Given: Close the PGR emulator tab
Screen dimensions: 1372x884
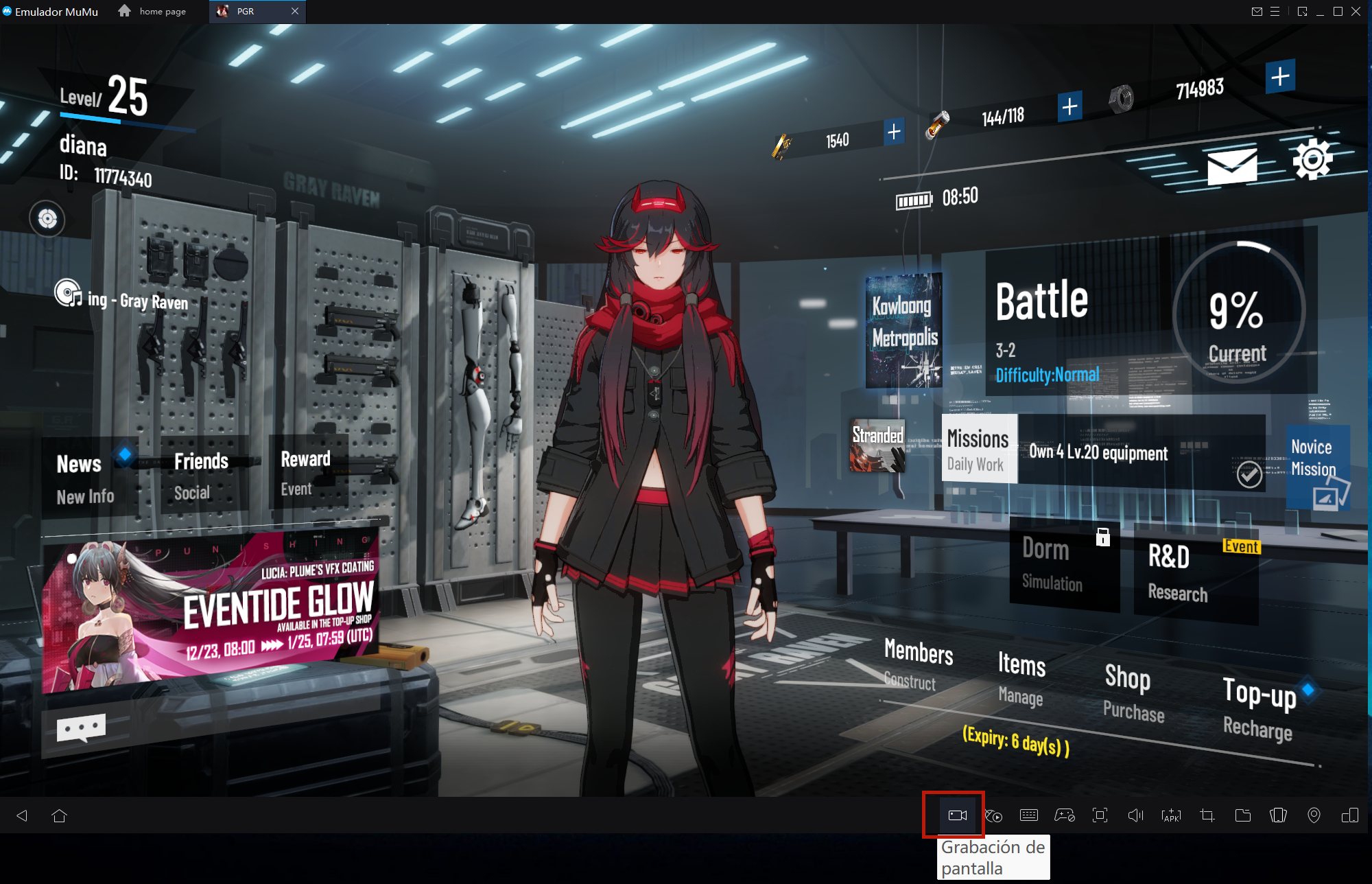Looking at the screenshot, I should [295, 11].
